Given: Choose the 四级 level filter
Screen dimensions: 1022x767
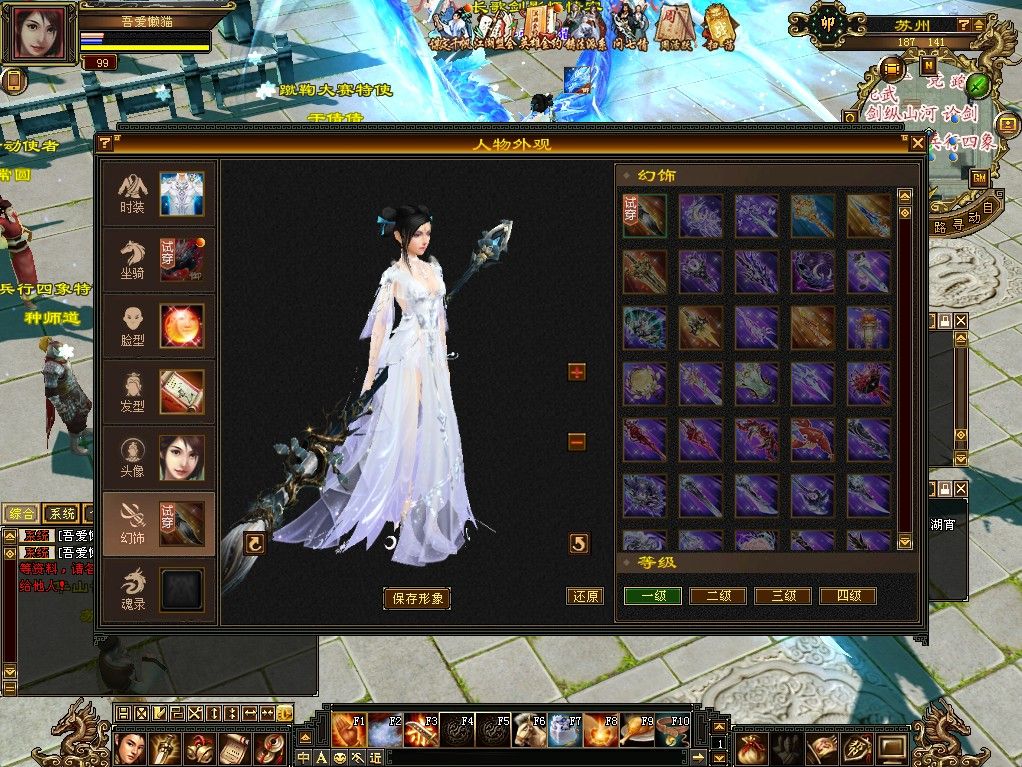Looking at the screenshot, I should [848, 596].
